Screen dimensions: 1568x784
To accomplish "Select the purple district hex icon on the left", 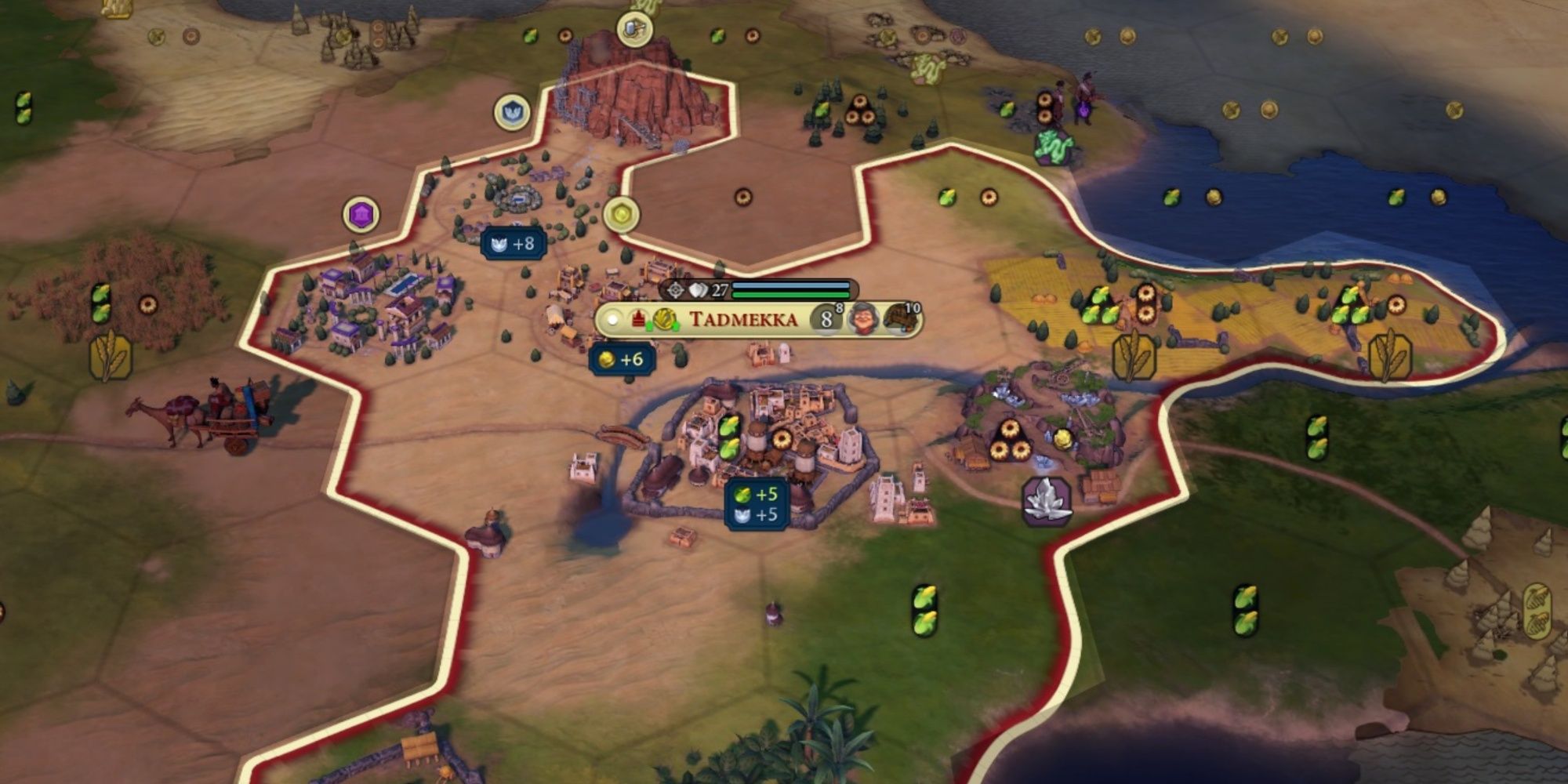I will [359, 212].
